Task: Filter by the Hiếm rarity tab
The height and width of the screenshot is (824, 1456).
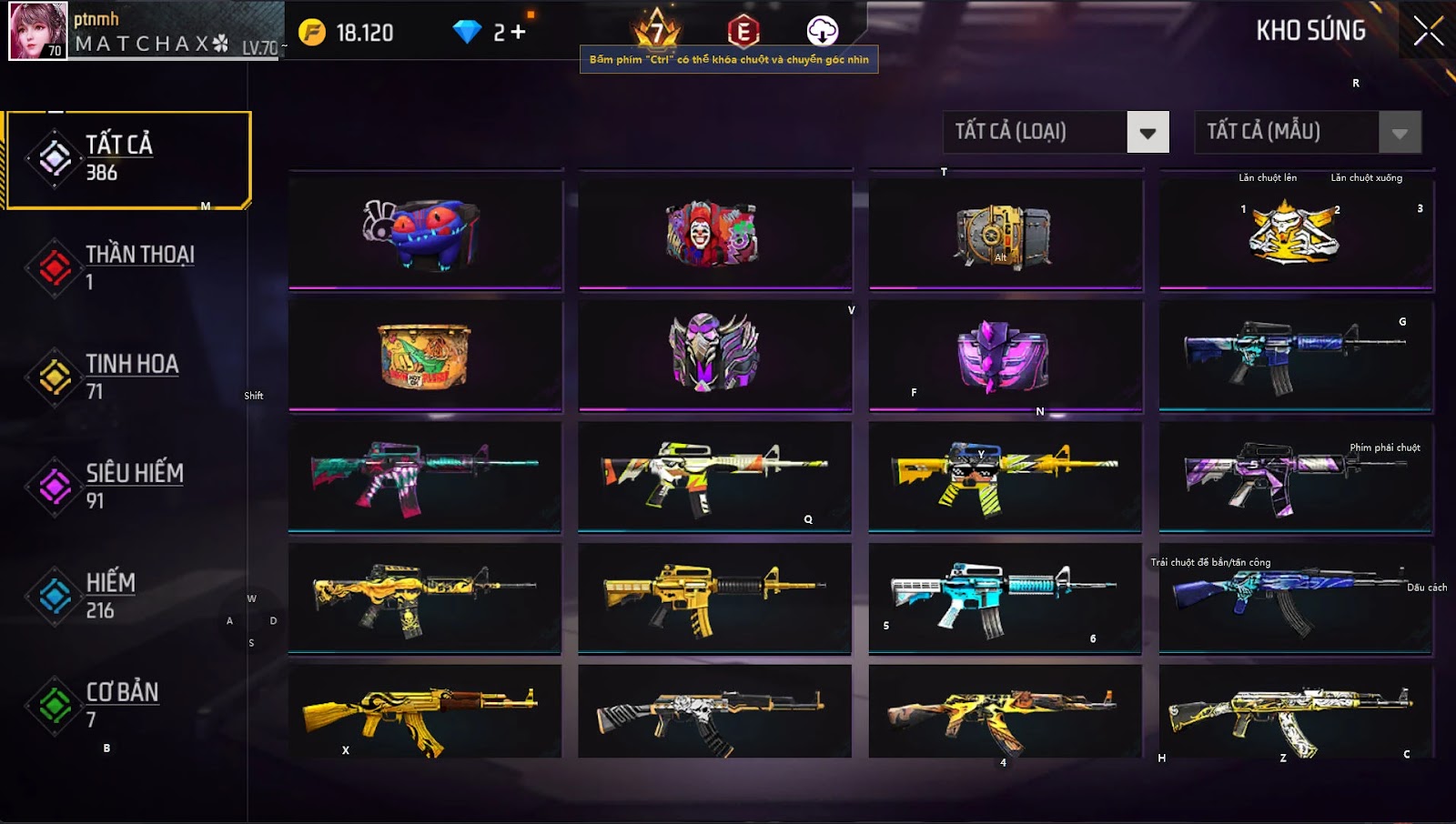Action: tap(127, 596)
